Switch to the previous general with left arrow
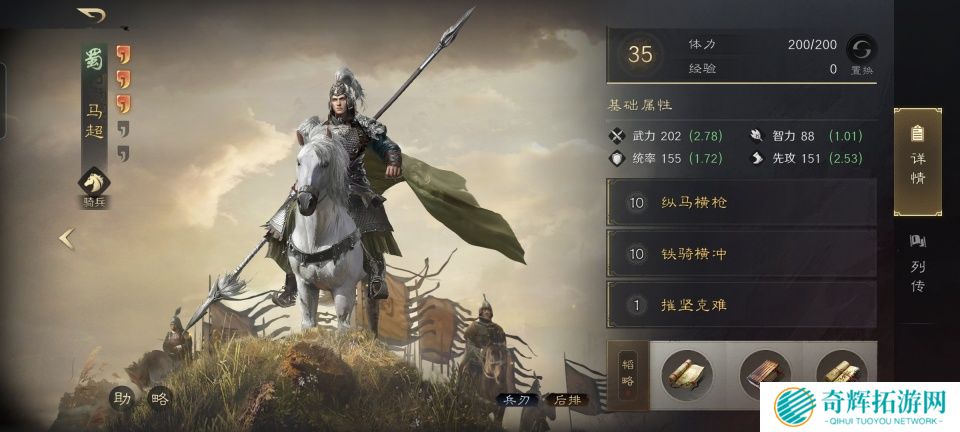 66,238
